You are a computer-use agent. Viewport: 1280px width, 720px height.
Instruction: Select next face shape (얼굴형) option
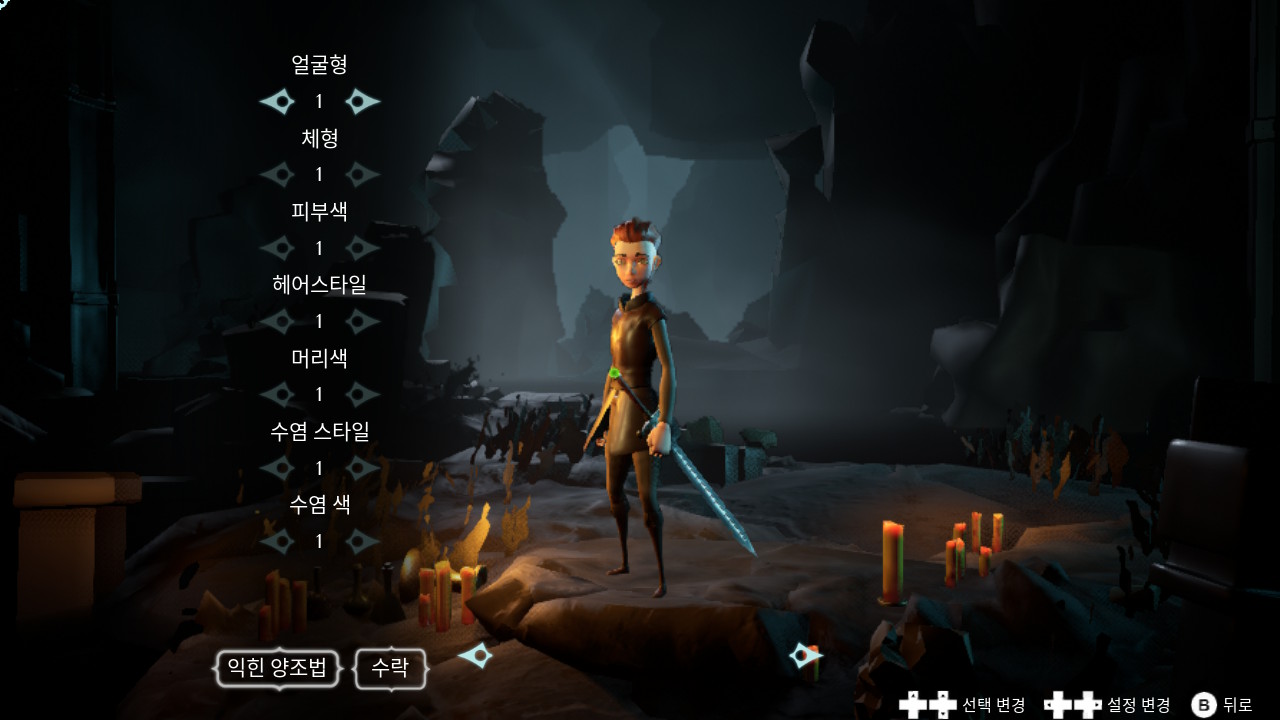tap(362, 101)
